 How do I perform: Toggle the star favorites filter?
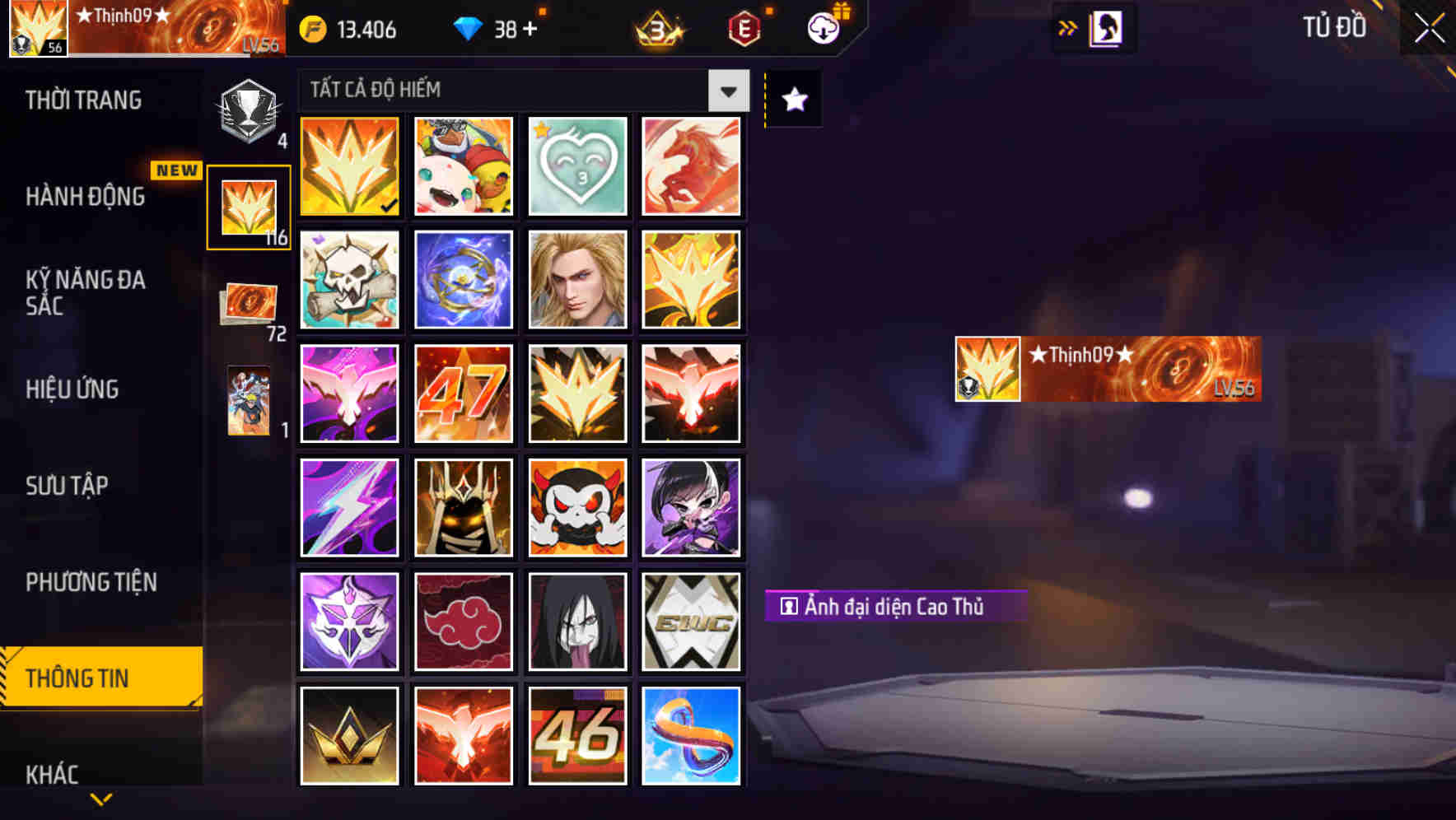[x=792, y=100]
